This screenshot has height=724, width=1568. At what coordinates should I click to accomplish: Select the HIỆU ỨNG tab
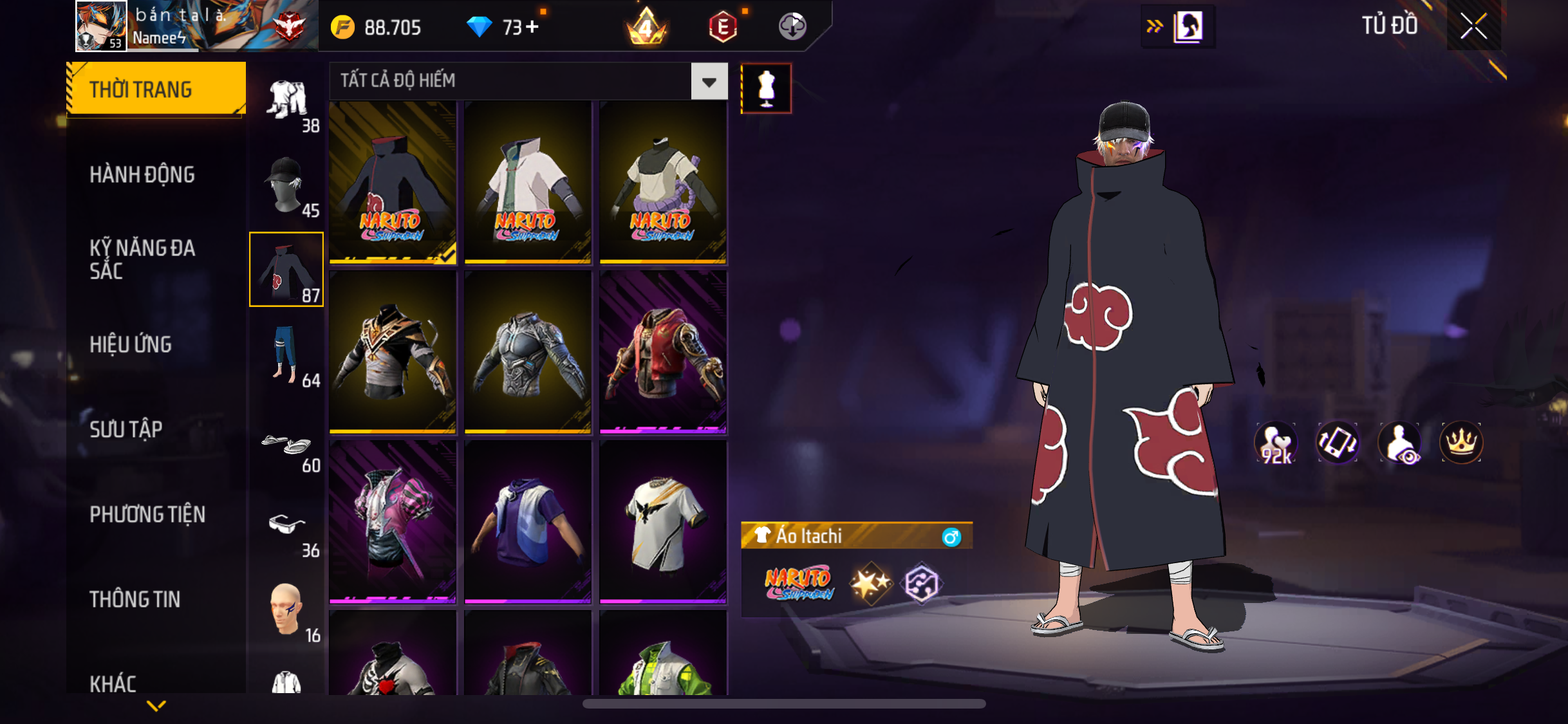tap(131, 344)
